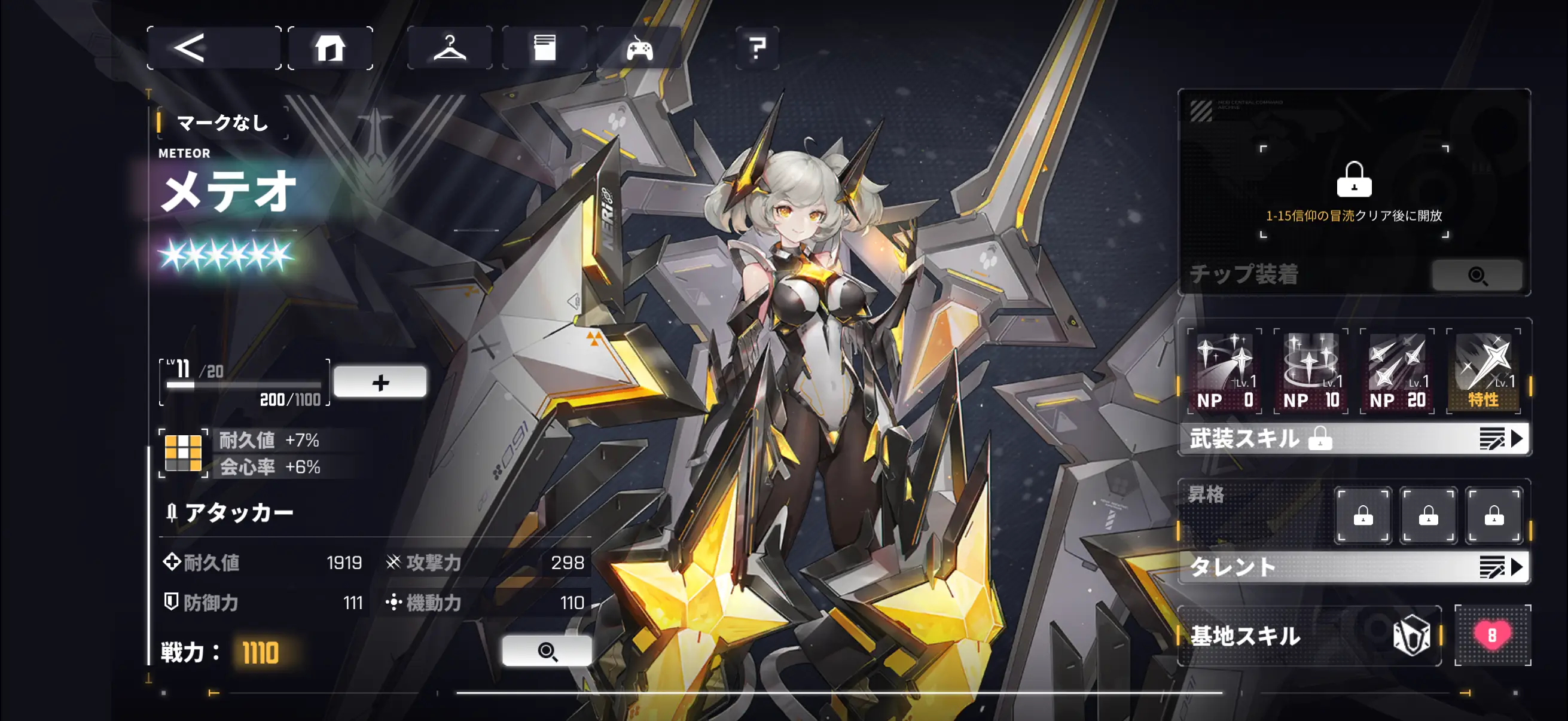
Task: Click the gamepad controller icon
Action: (639, 48)
